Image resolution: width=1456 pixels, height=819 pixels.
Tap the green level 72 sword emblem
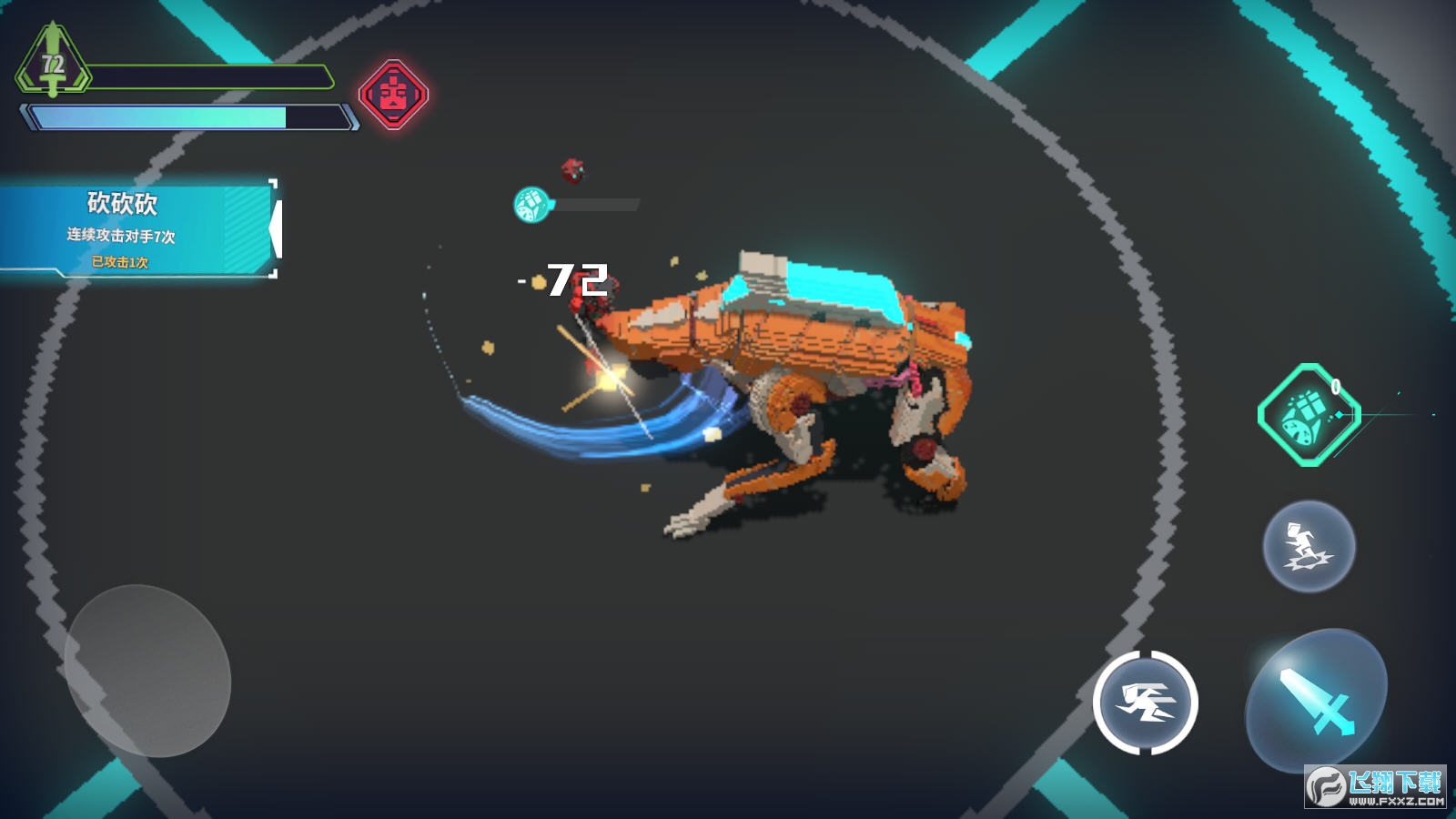(x=53, y=64)
